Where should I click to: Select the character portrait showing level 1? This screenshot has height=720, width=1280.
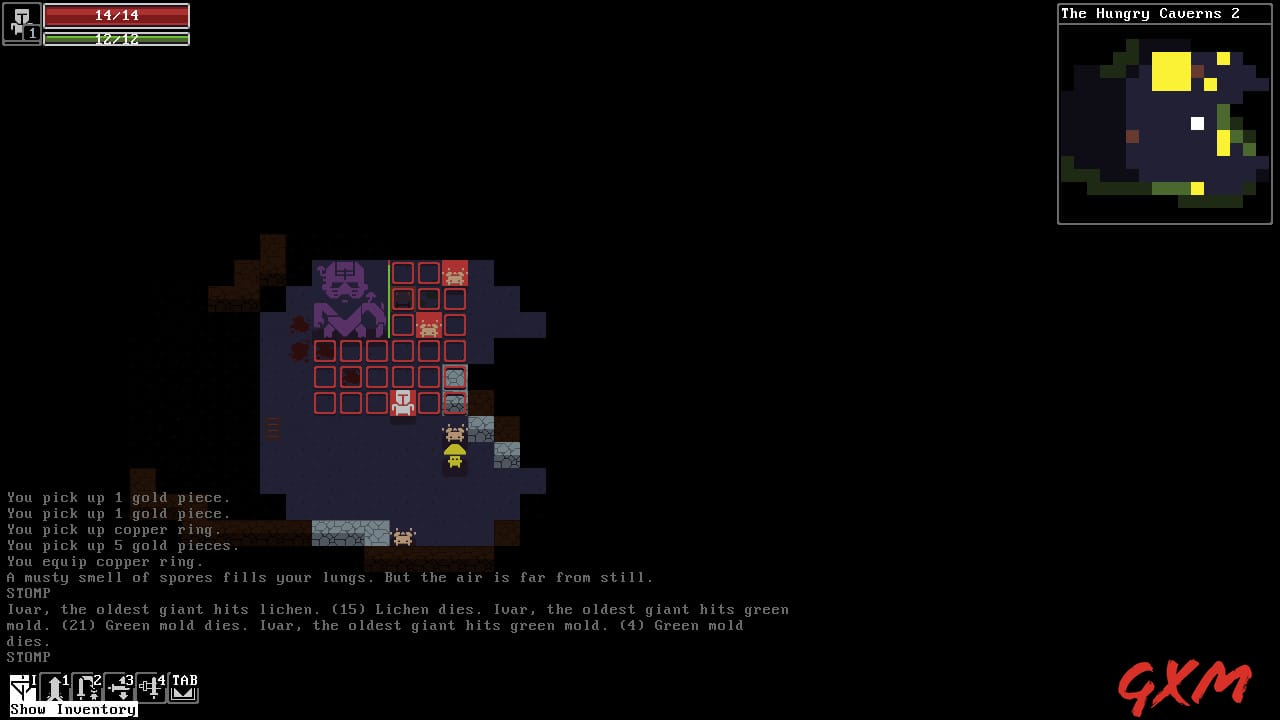[x=20, y=24]
